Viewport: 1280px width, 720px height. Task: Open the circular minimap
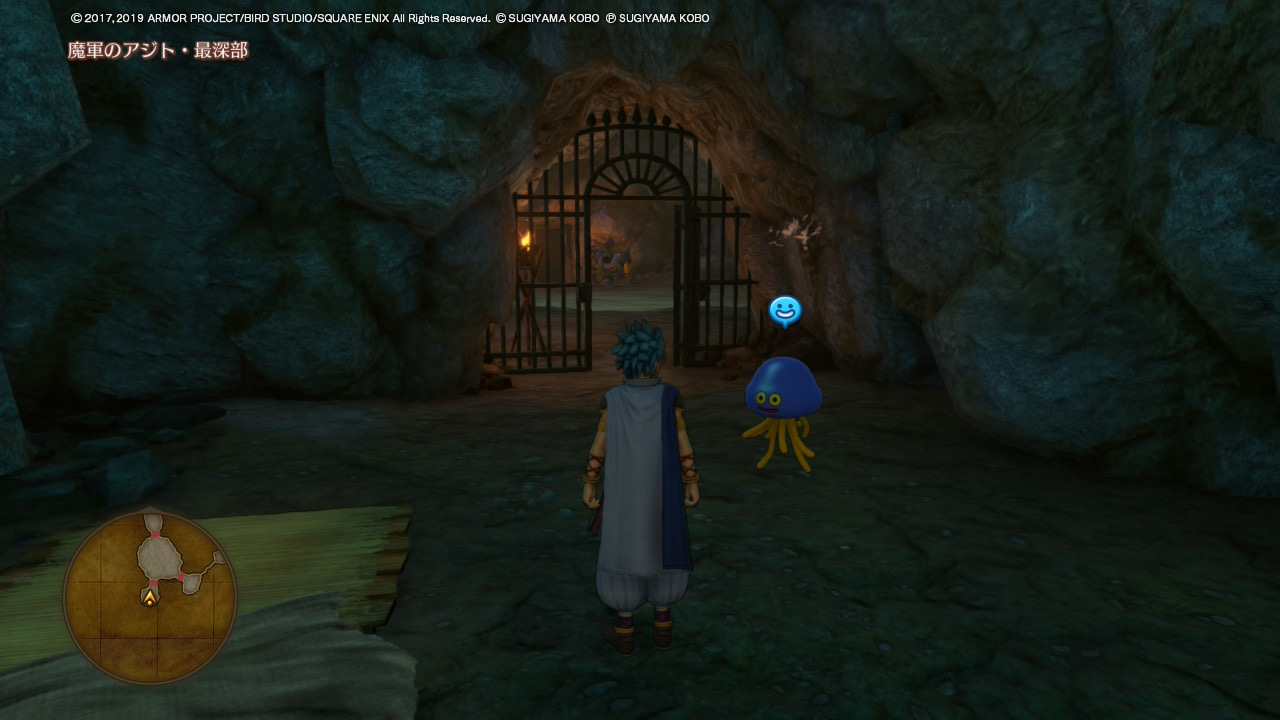click(150, 597)
